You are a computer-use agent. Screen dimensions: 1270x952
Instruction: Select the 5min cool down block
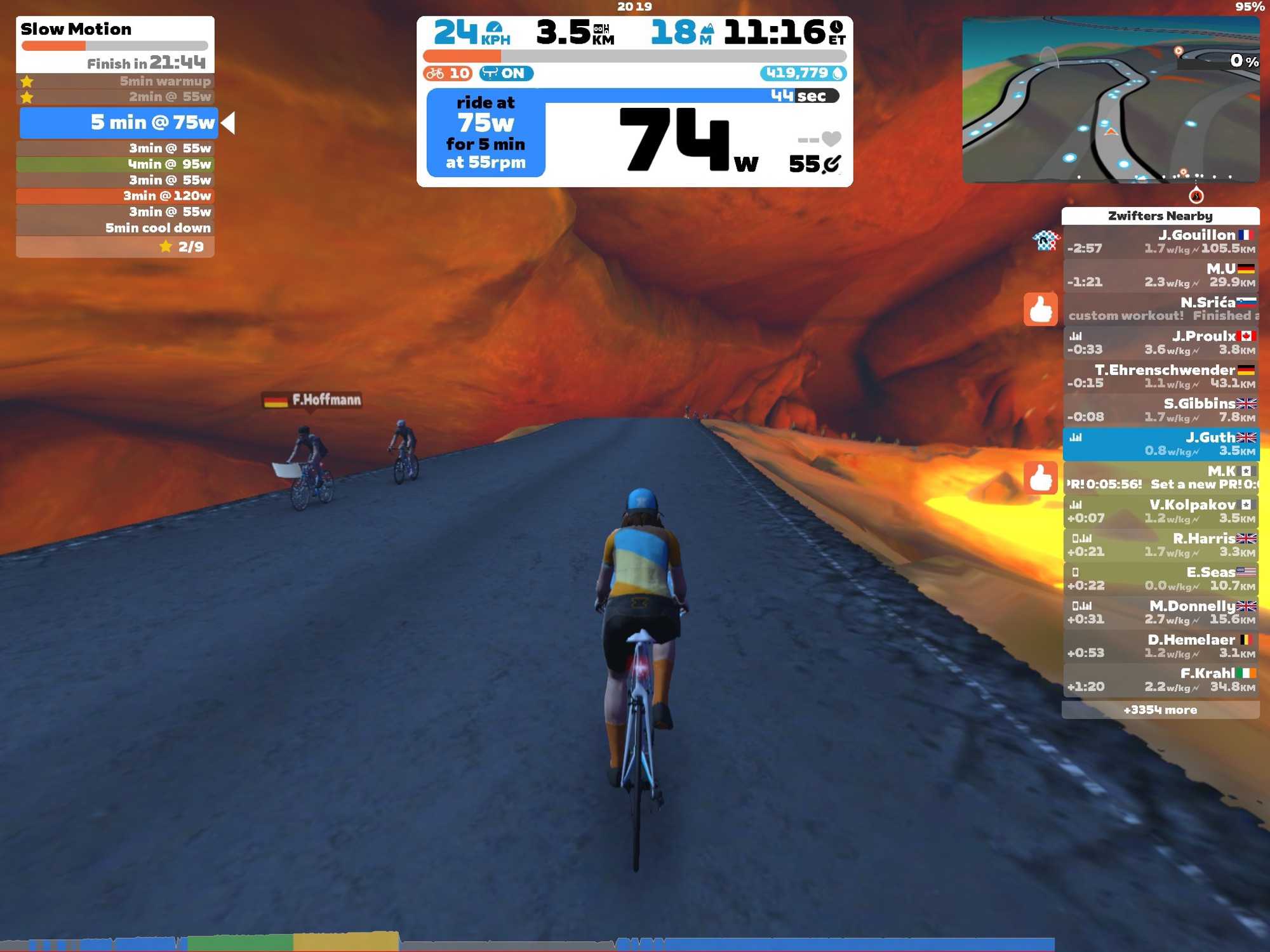point(115,228)
